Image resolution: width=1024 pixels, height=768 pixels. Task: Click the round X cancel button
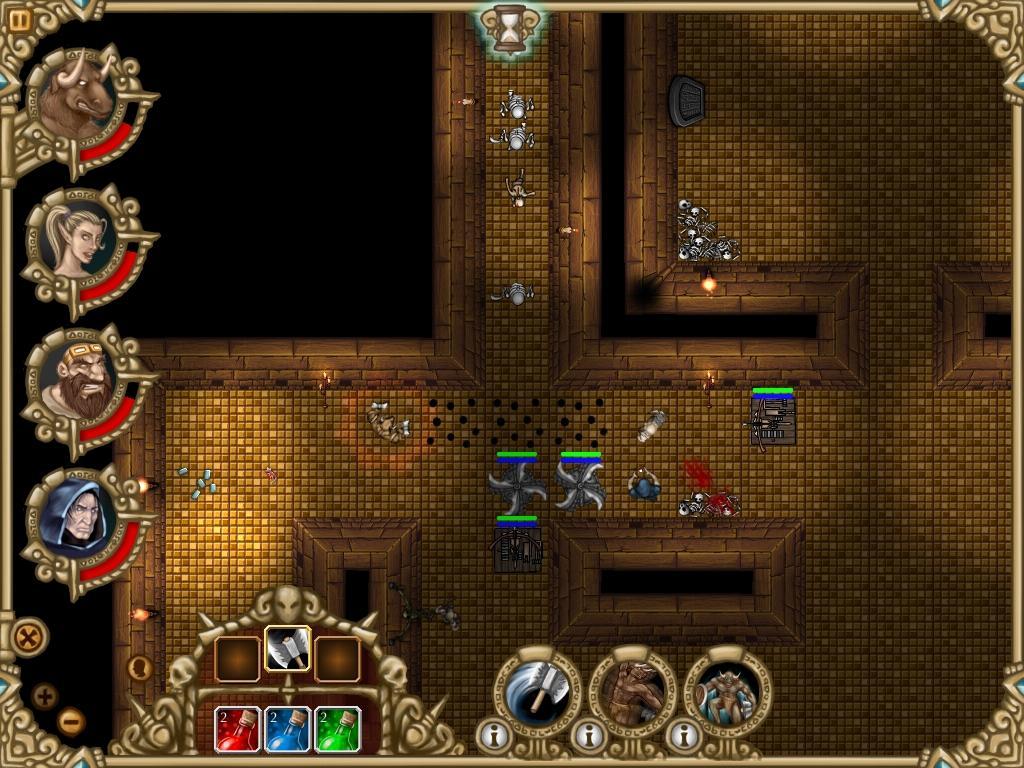30,635
